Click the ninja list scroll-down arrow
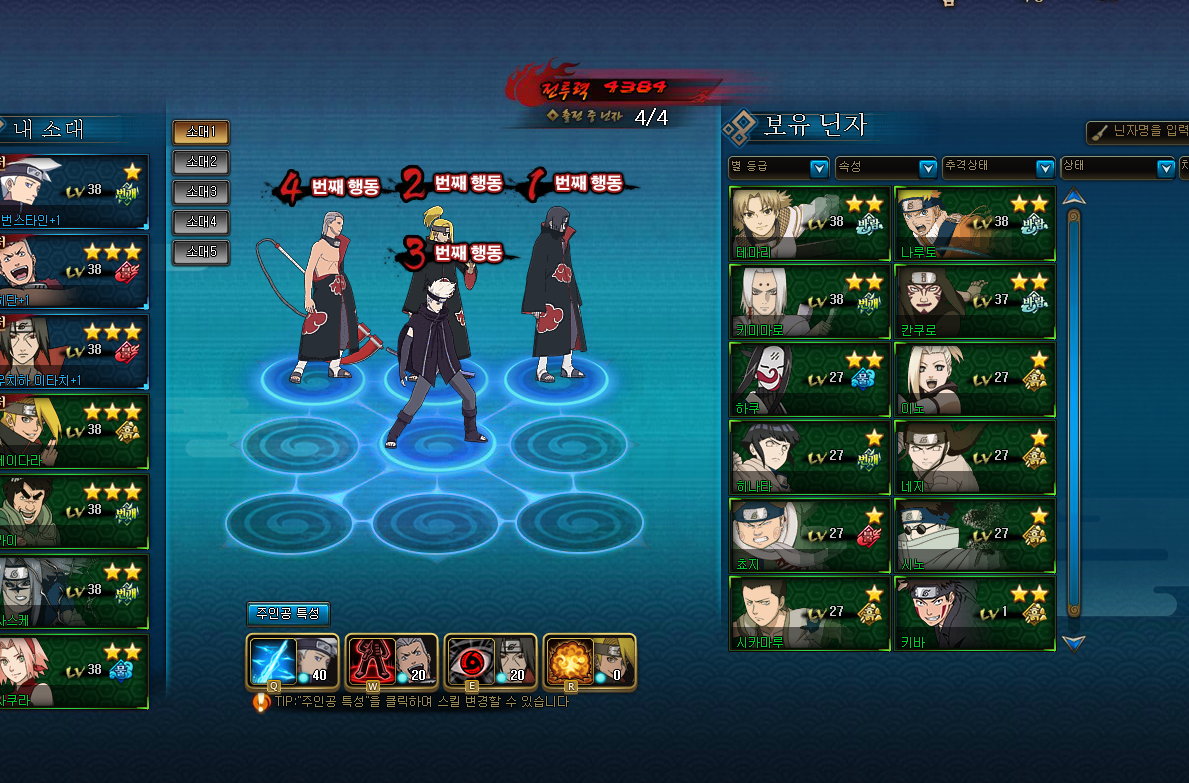The height and width of the screenshot is (783, 1189). coord(1074,643)
